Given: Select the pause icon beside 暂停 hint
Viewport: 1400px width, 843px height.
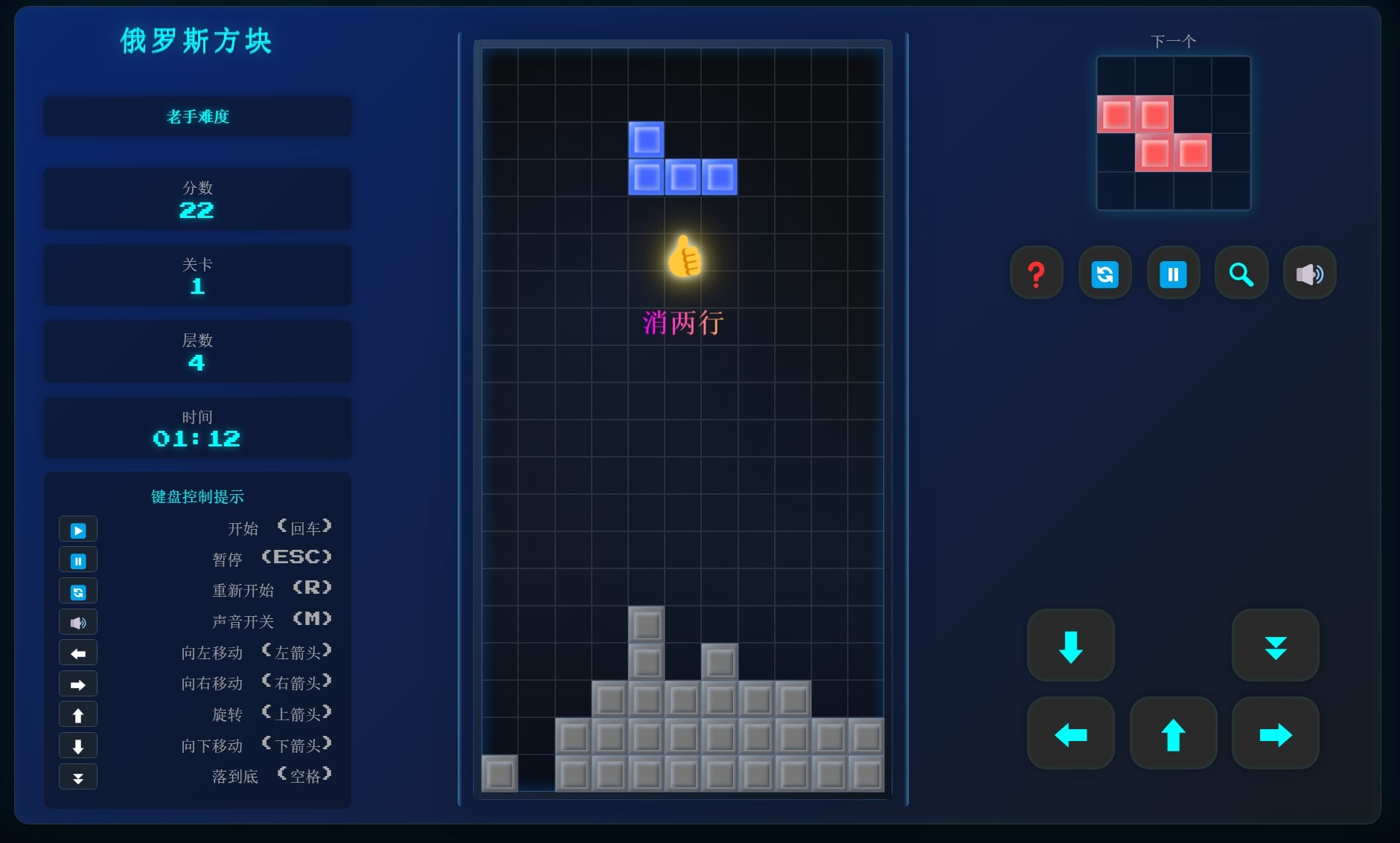Looking at the screenshot, I should tap(78, 560).
